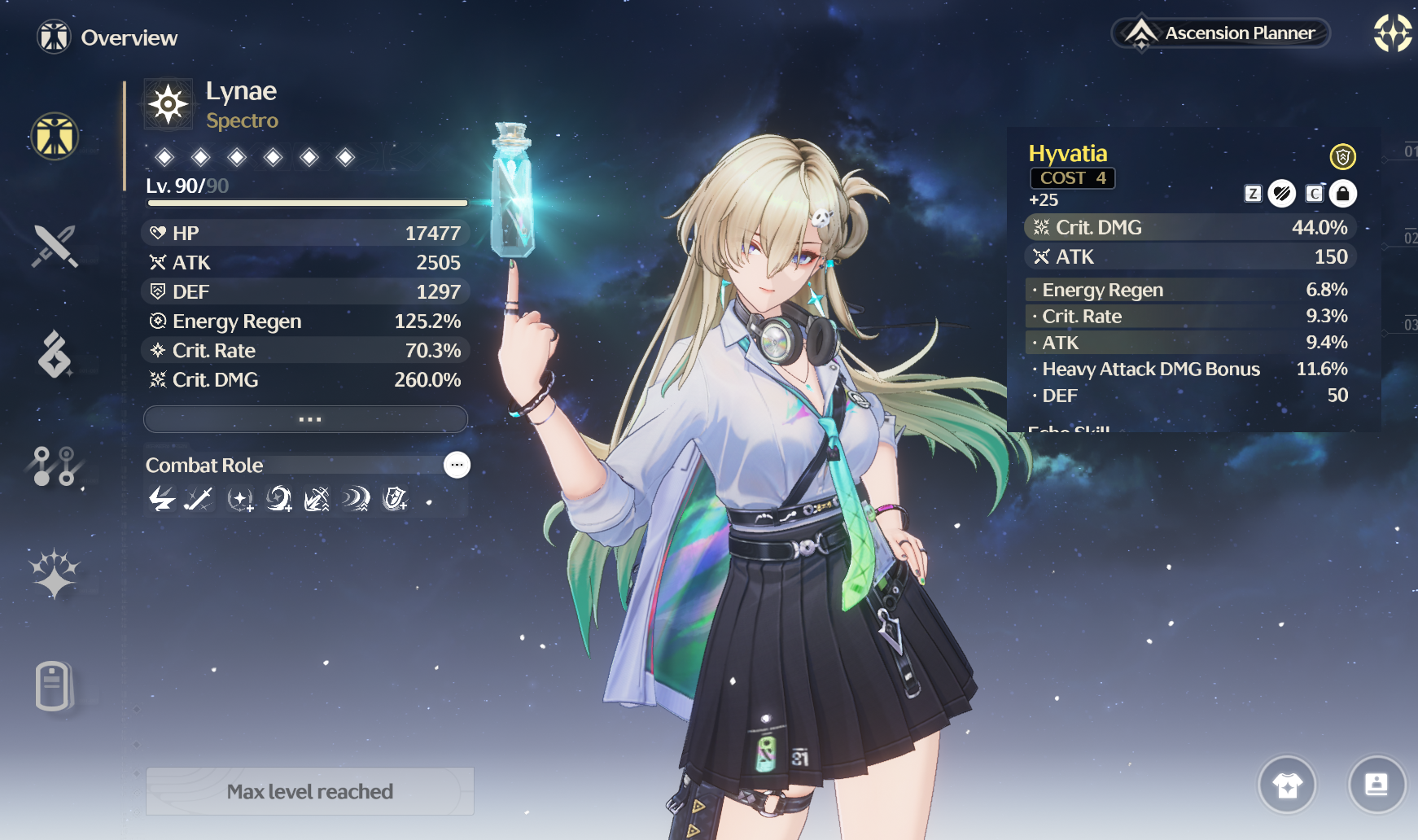Click the yellow shield badge on the Hyvatia panel
Image resolution: width=1418 pixels, height=840 pixels.
click(1342, 155)
